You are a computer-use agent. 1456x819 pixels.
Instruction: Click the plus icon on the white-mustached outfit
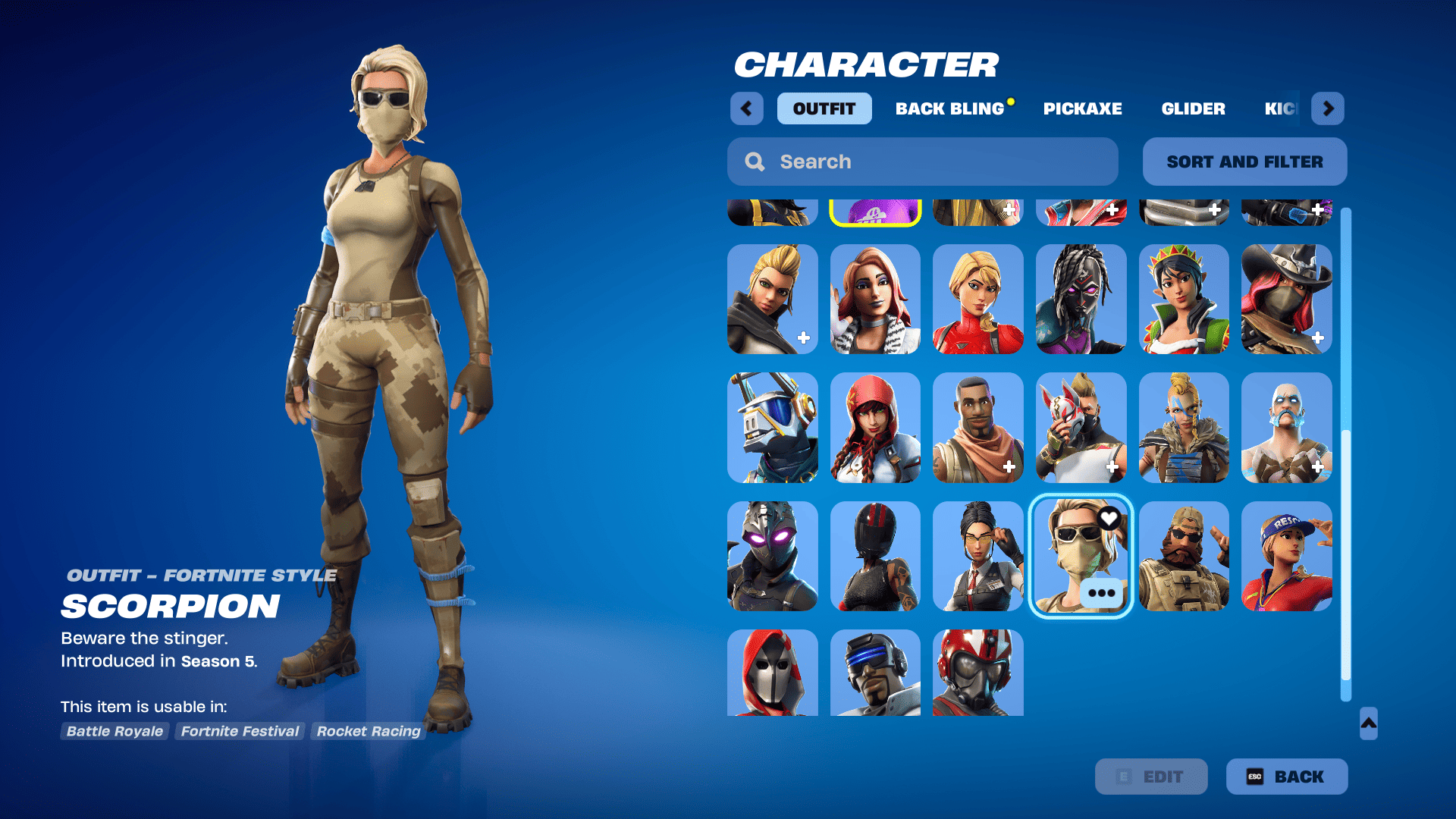pyautogui.click(x=1319, y=467)
